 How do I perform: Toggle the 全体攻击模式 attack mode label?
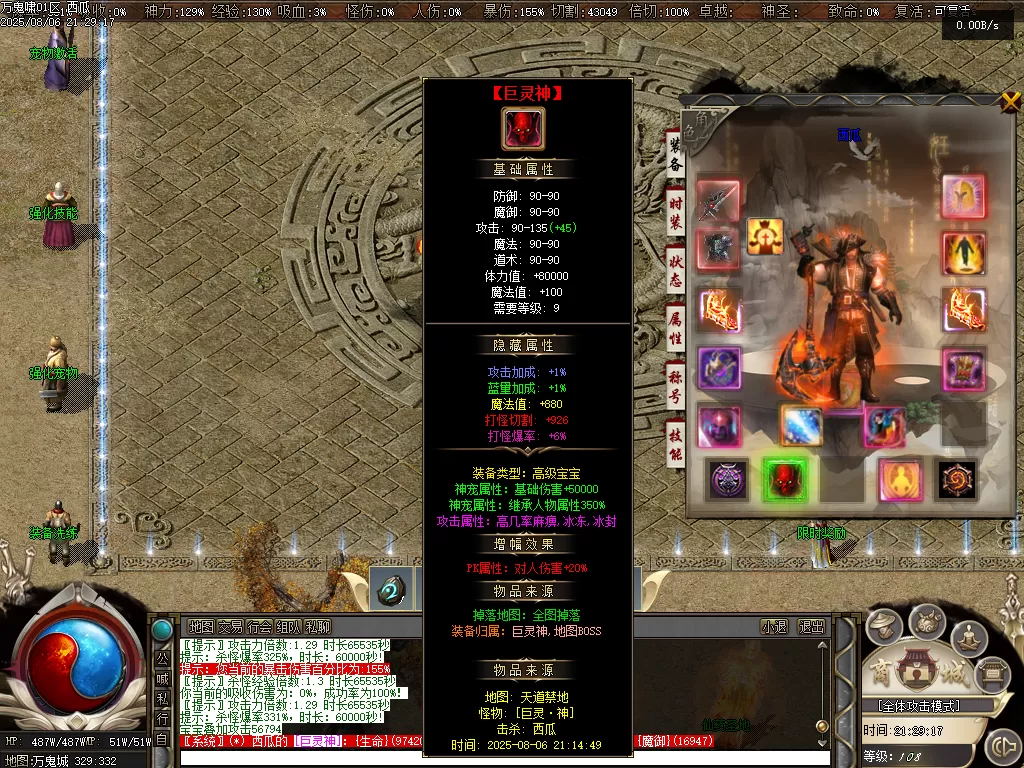coord(912,706)
